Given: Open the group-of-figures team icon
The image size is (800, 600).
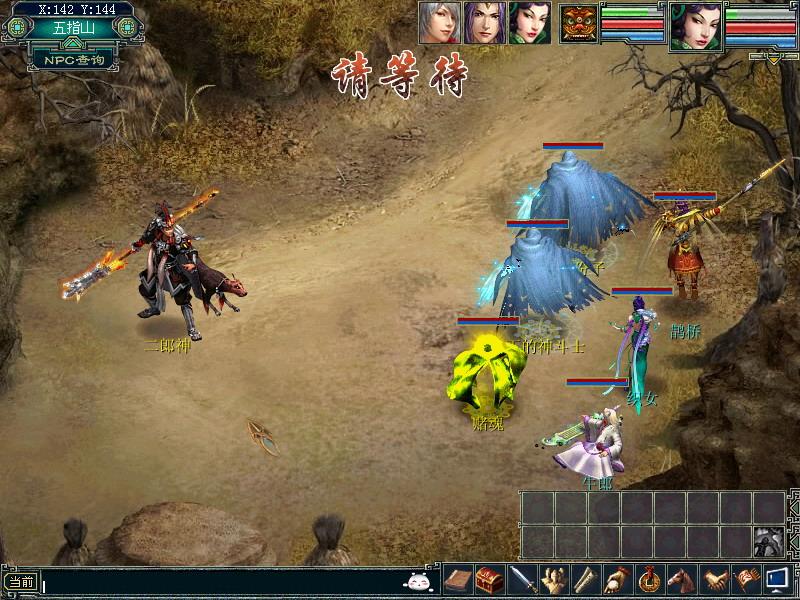Looking at the screenshot, I should pyautogui.click(x=553, y=580).
